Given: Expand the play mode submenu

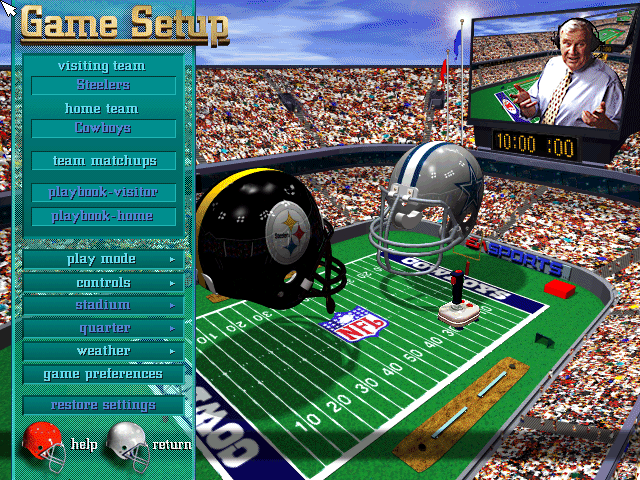Looking at the screenshot, I should pos(104,259).
